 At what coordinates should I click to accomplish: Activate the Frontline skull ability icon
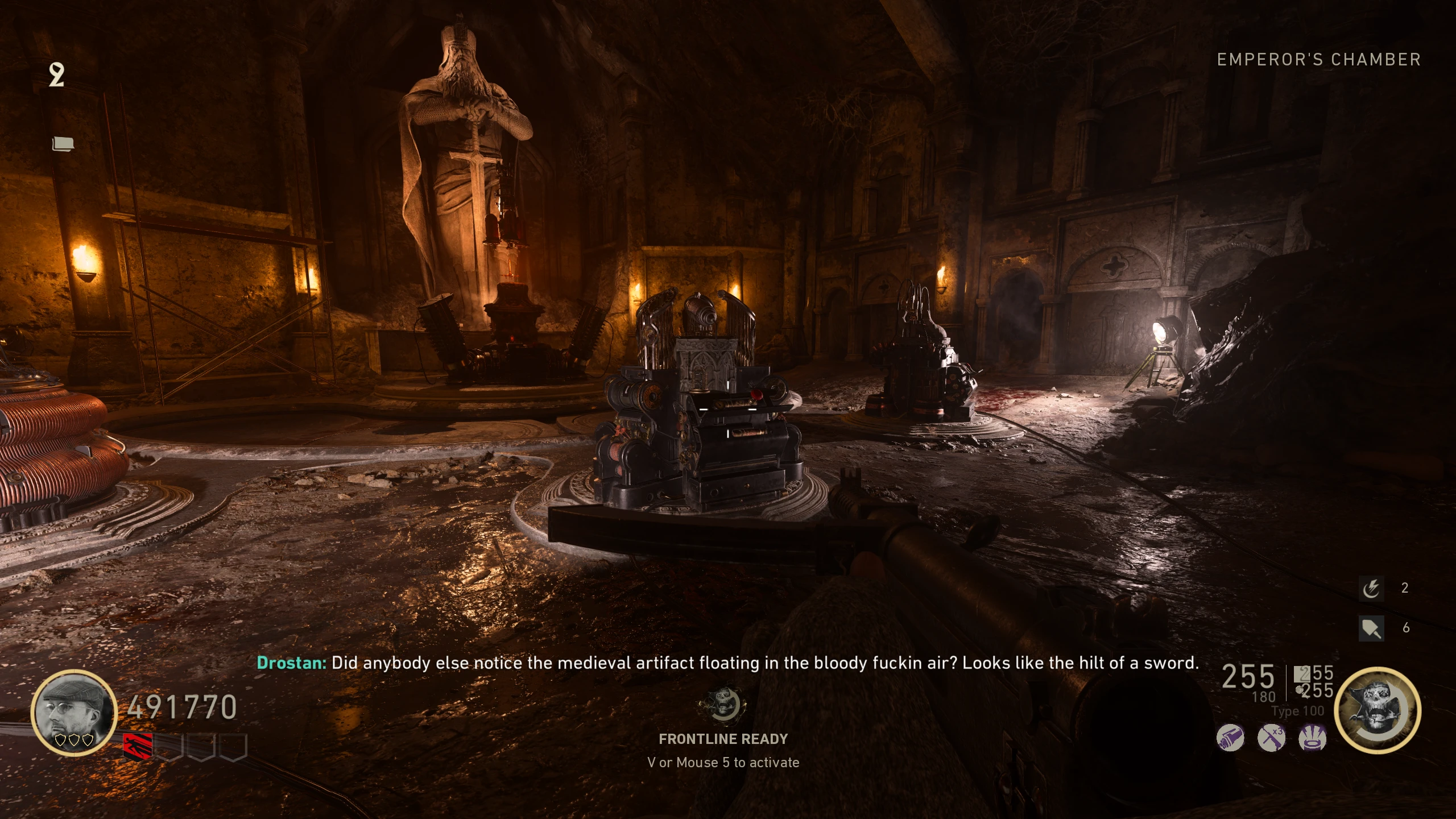722,705
